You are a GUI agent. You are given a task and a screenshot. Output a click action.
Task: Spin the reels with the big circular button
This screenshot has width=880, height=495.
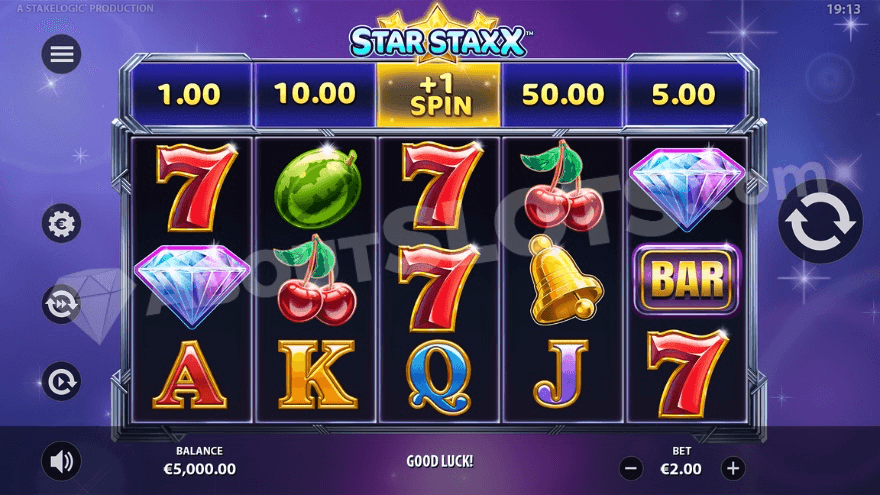click(820, 222)
